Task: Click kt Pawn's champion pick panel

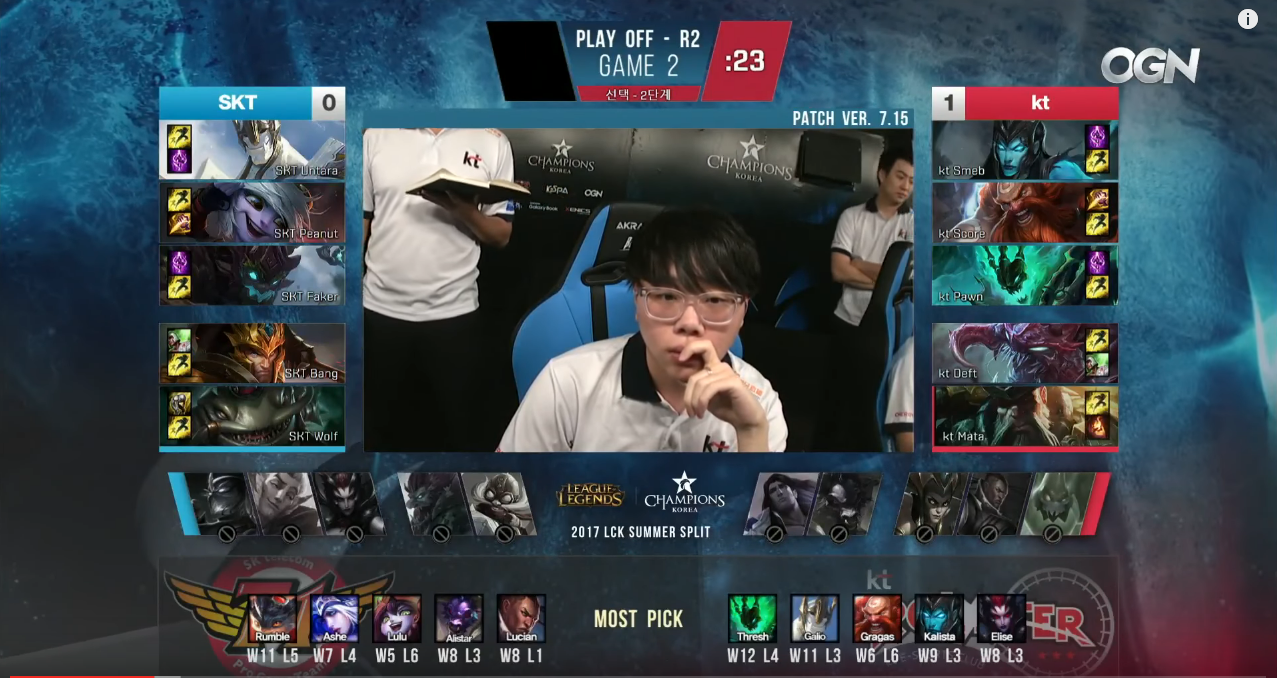Action: 1025,275
